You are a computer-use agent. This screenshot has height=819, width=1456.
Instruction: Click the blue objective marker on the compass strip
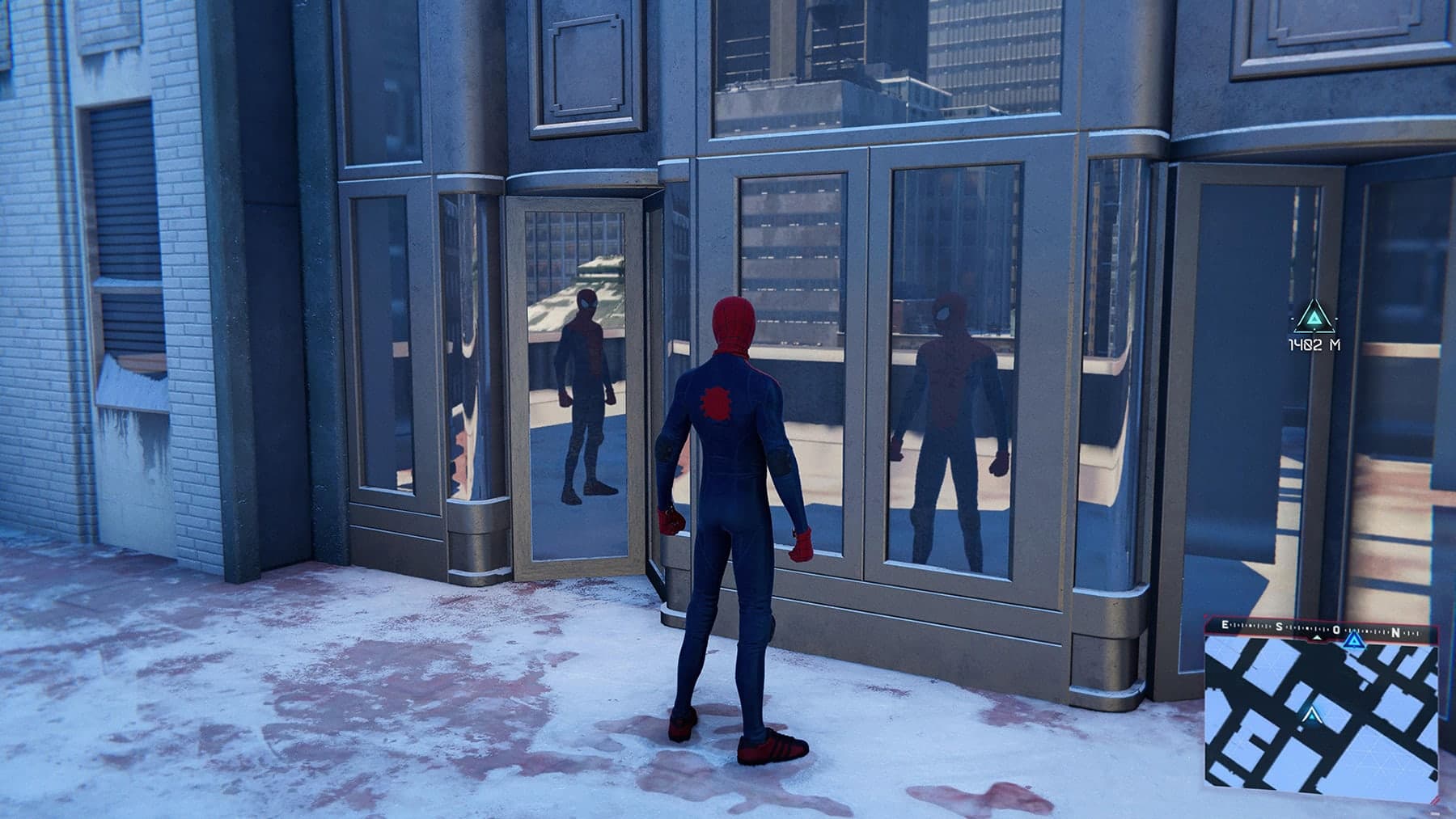pos(1354,641)
